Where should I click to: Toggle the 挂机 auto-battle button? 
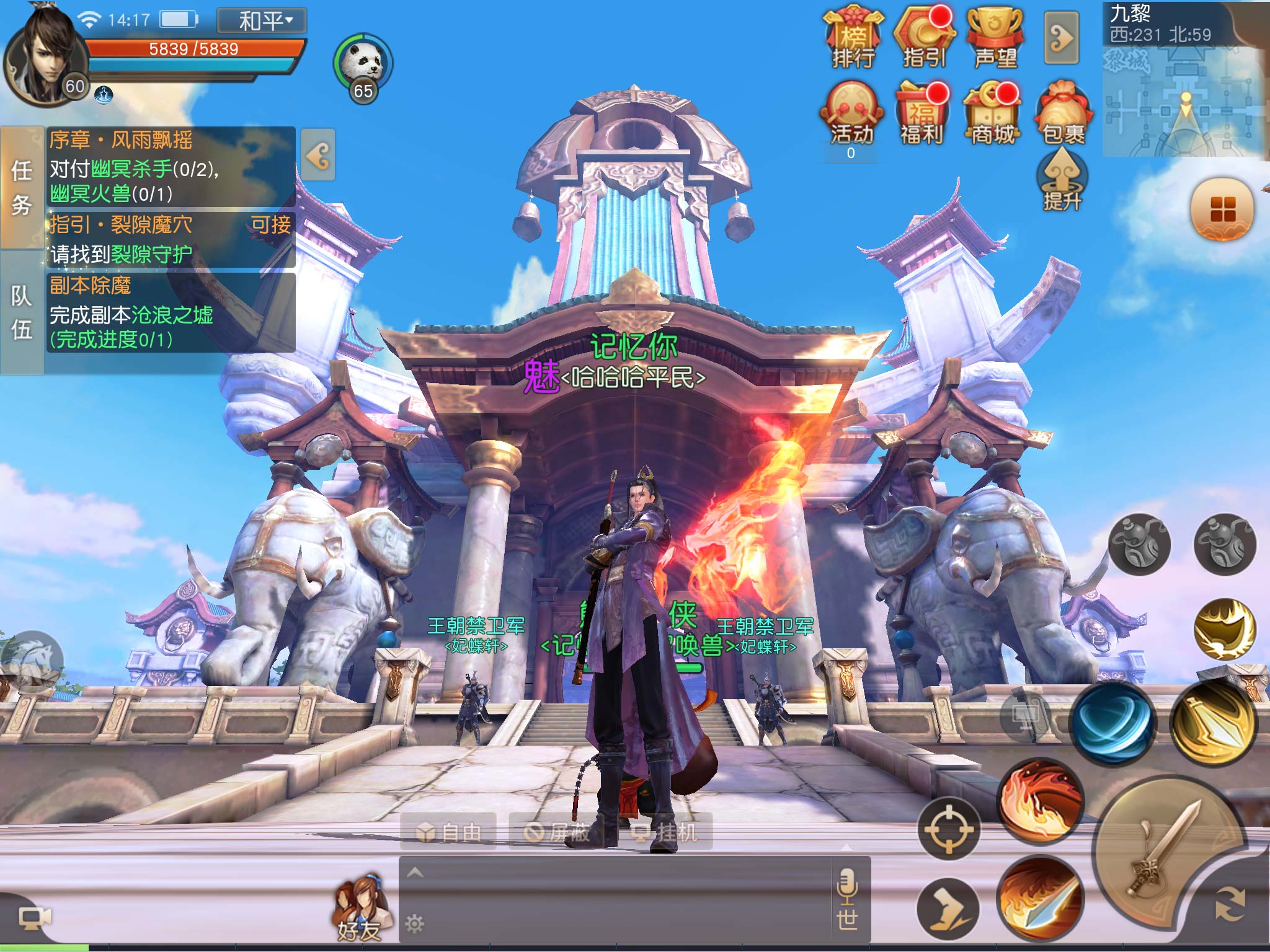(667, 832)
